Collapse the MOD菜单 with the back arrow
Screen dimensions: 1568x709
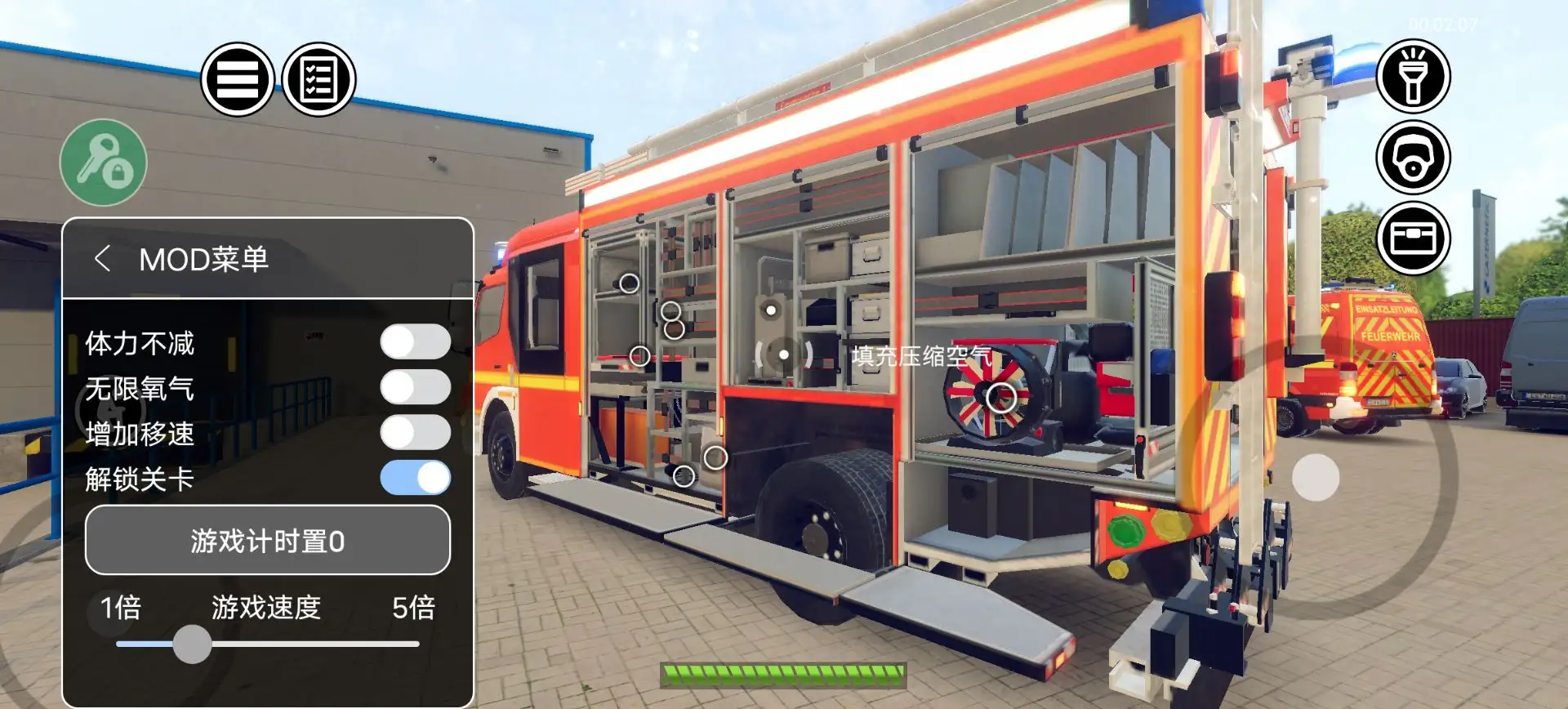coord(105,257)
